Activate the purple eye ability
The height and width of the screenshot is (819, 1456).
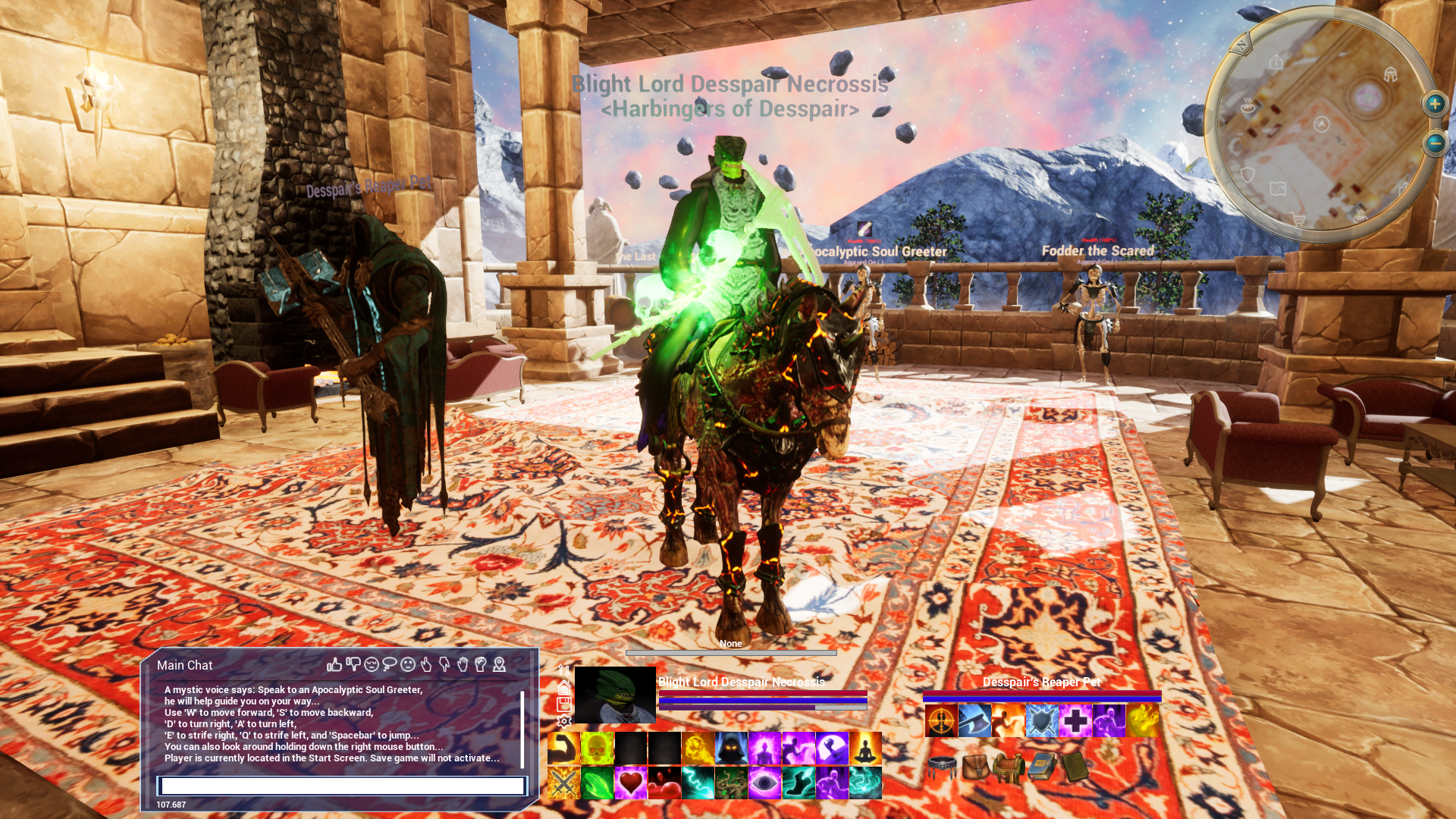coord(764,783)
